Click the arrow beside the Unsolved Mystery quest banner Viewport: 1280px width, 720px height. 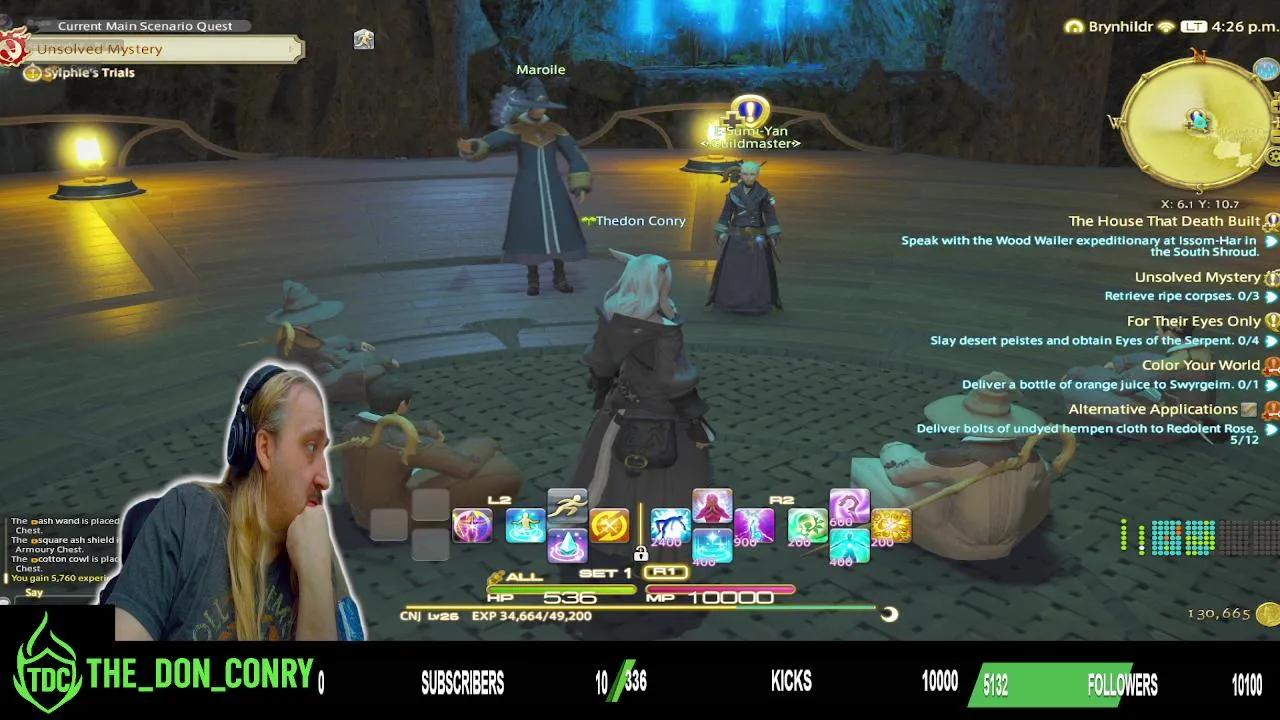(x=292, y=48)
